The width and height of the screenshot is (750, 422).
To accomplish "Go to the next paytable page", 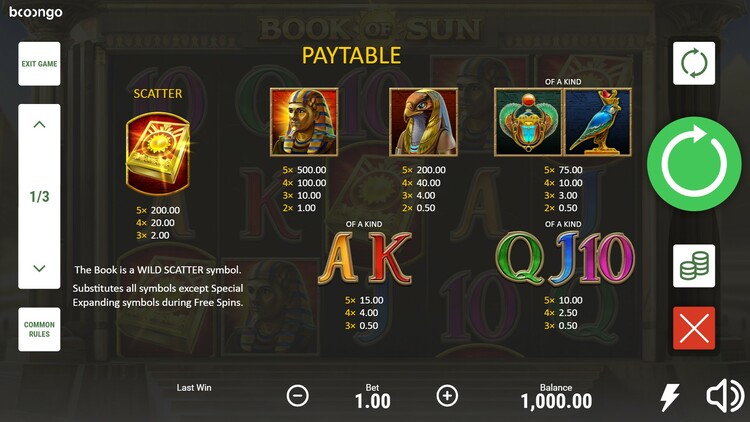I will tap(39, 268).
